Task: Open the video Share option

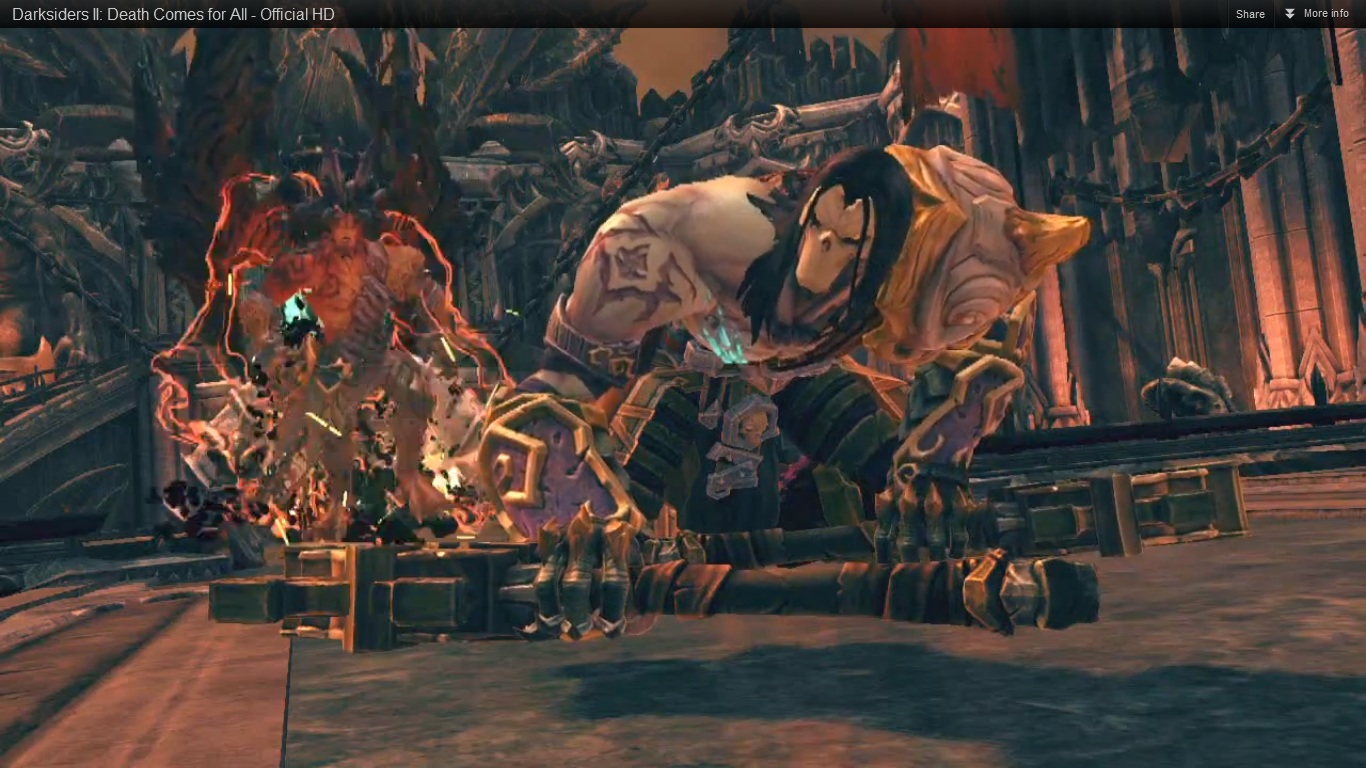Action: click(x=1250, y=14)
